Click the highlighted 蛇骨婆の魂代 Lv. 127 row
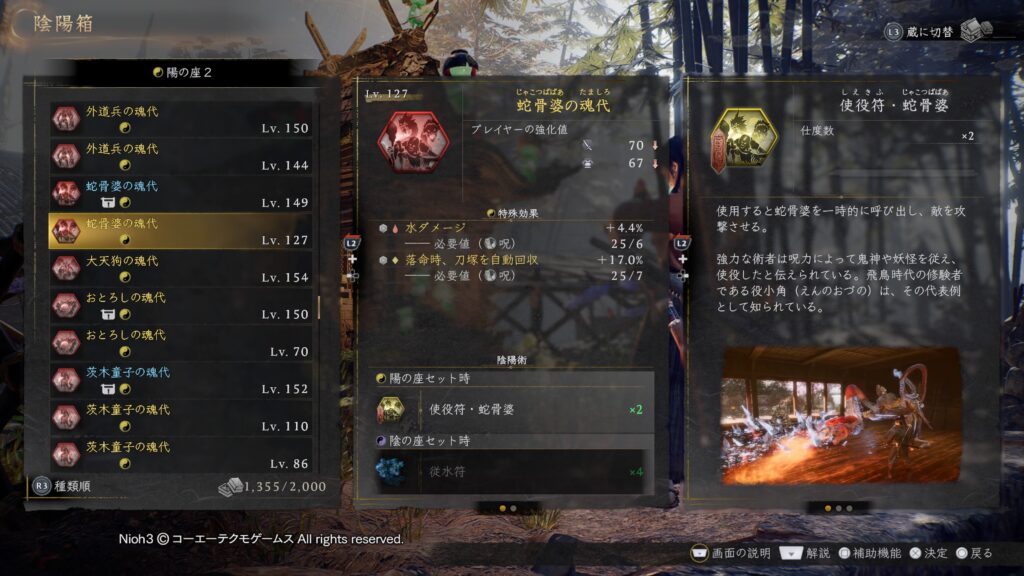 181,231
